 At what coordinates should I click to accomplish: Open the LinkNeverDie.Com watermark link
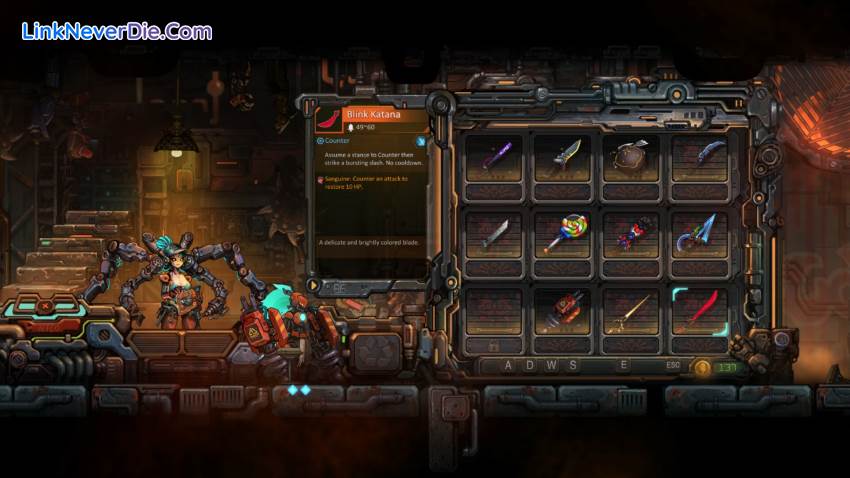(117, 31)
